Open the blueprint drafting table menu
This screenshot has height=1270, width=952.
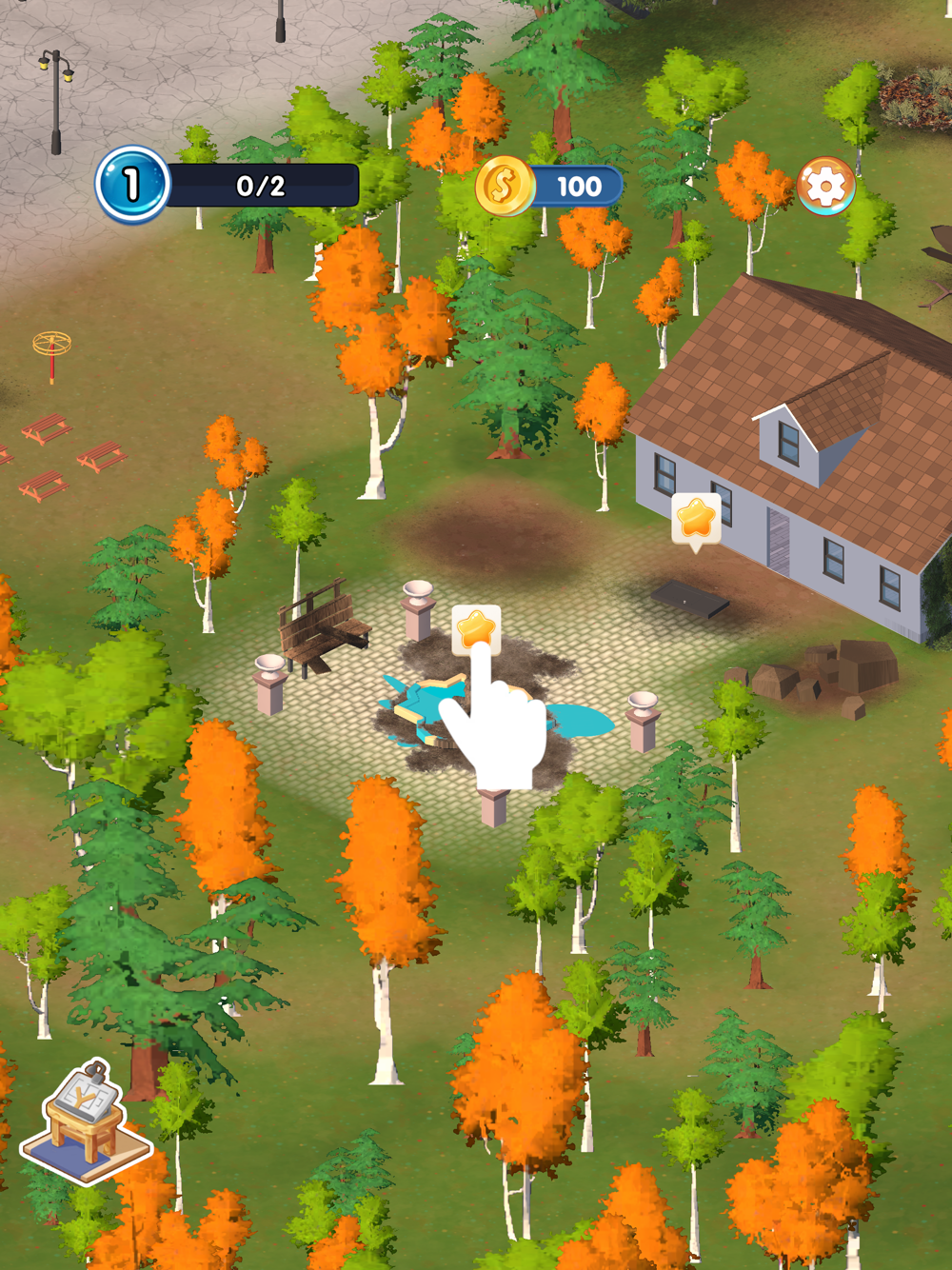click(87, 1121)
